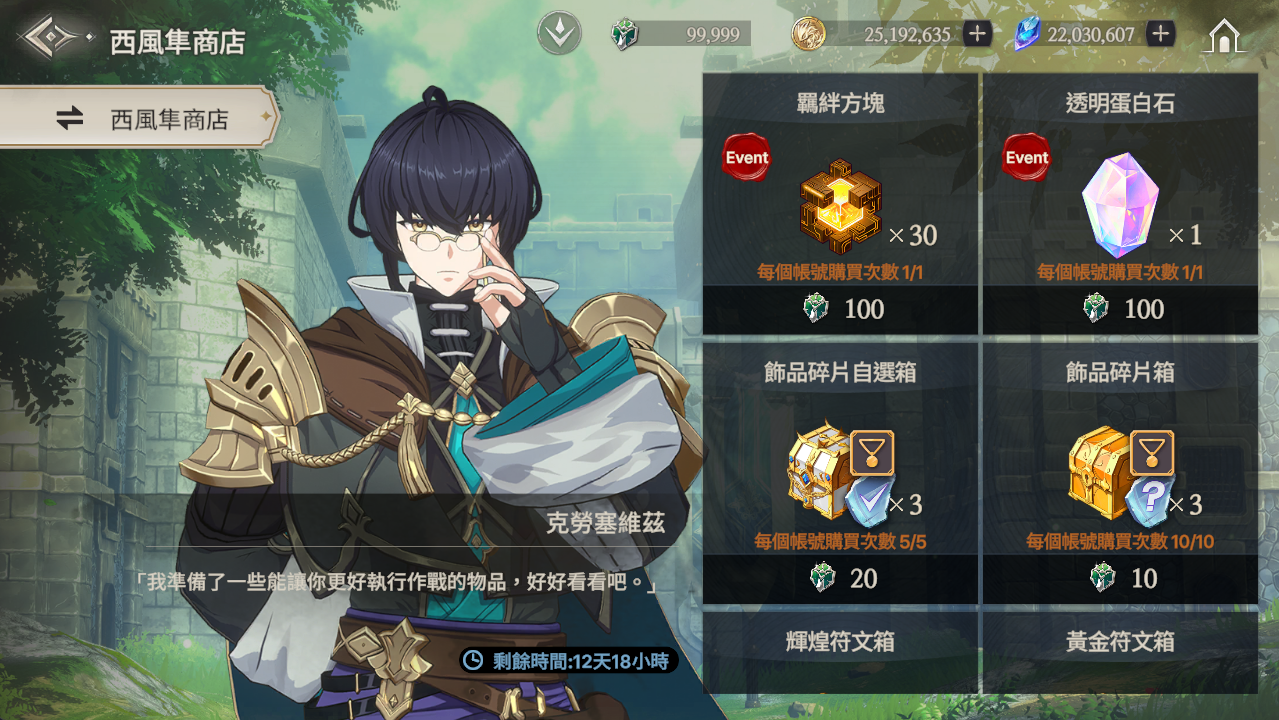Go back using the top-left arrow

(x=50, y=39)
